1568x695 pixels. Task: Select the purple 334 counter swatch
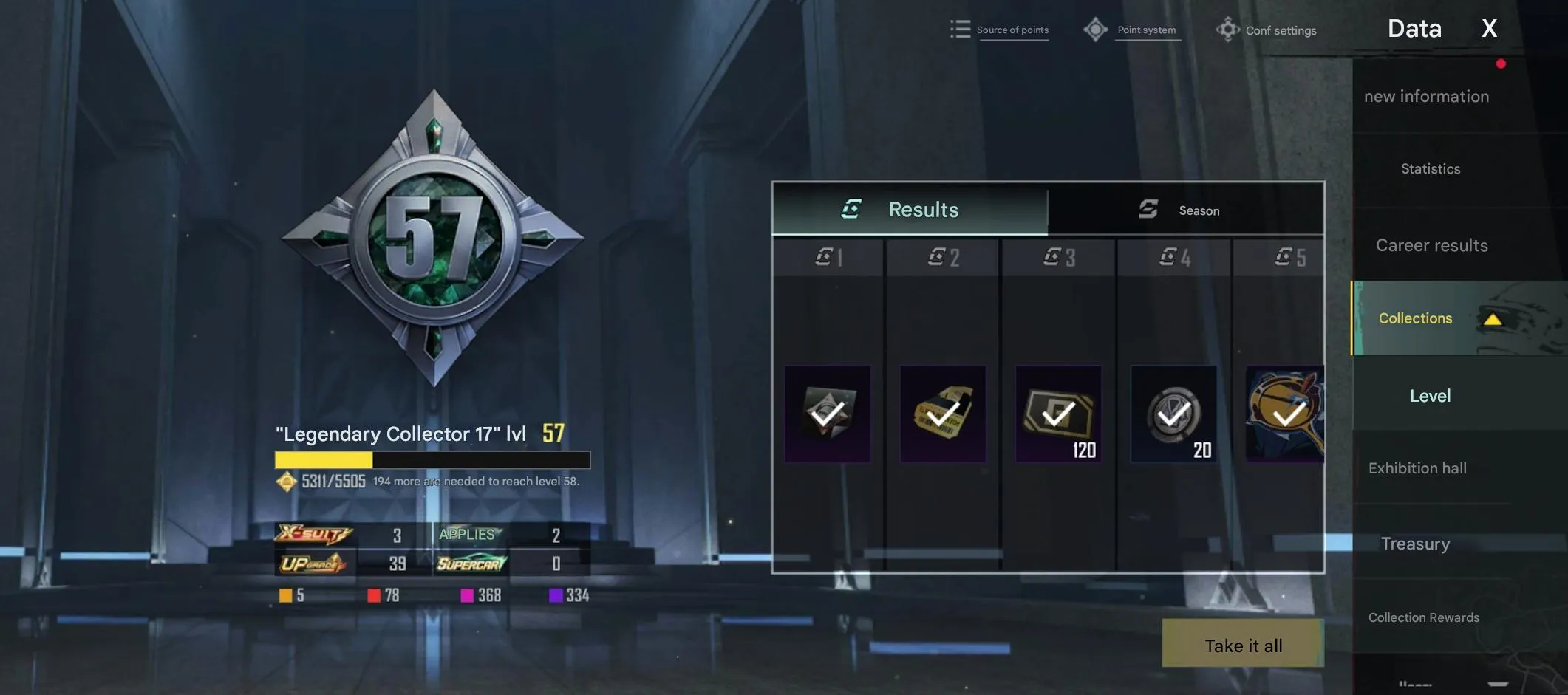click(x=556, y=594)
